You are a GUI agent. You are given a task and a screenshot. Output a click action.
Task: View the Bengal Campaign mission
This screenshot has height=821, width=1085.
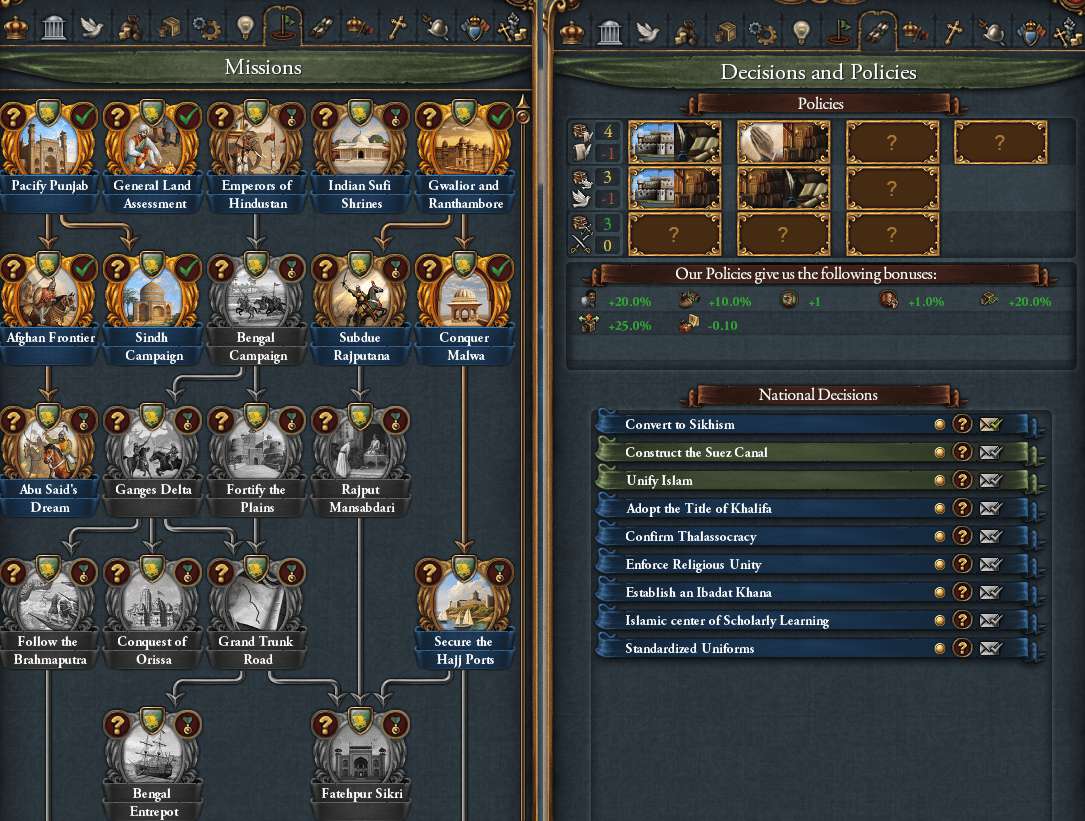(257, 303)
